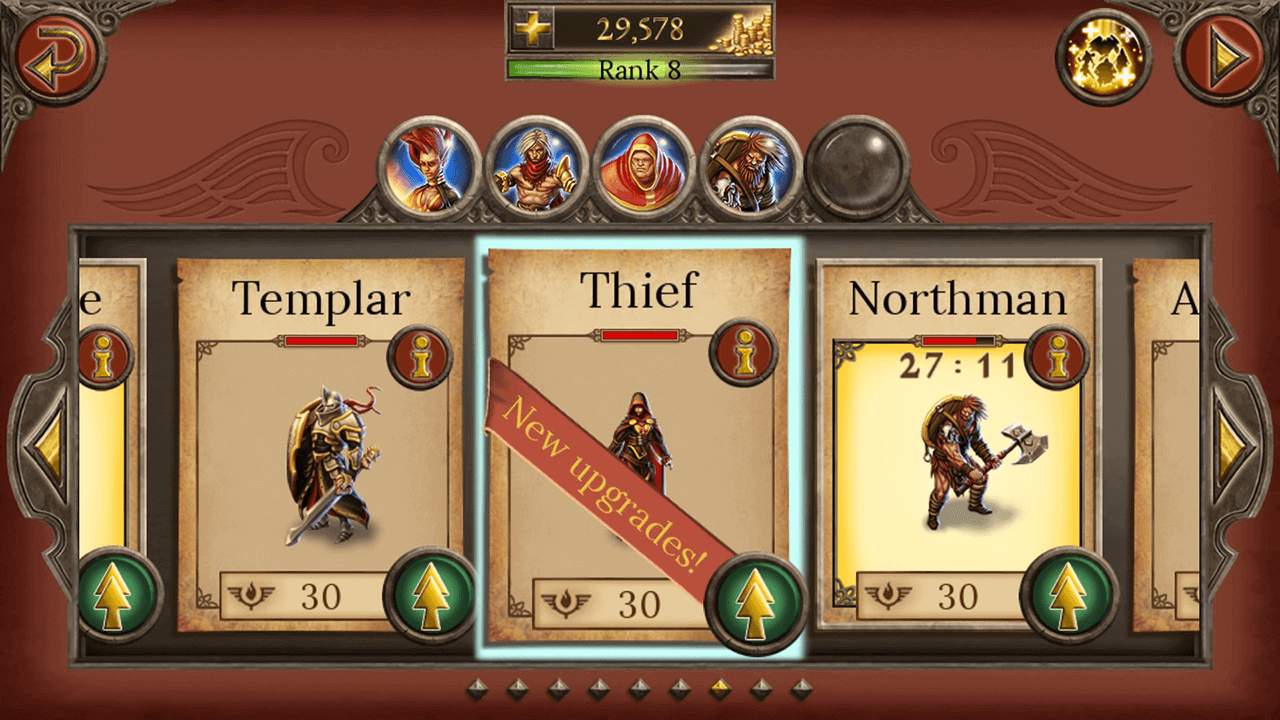Click the empty grey hero slot
The width and height of the screenshot is (1280, 720).
857,168
